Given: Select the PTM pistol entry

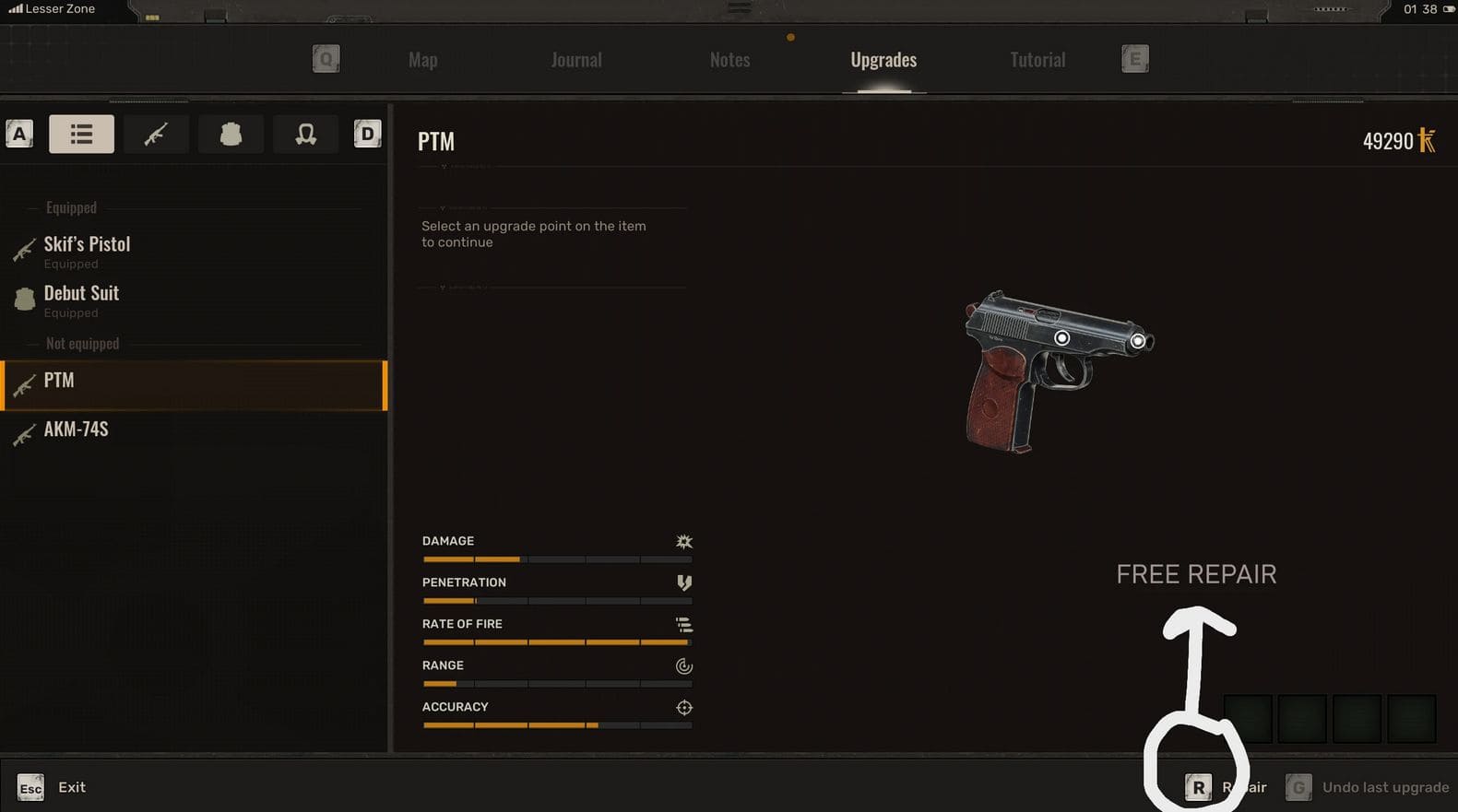Looking at the screenshot, I should [59, 381].
